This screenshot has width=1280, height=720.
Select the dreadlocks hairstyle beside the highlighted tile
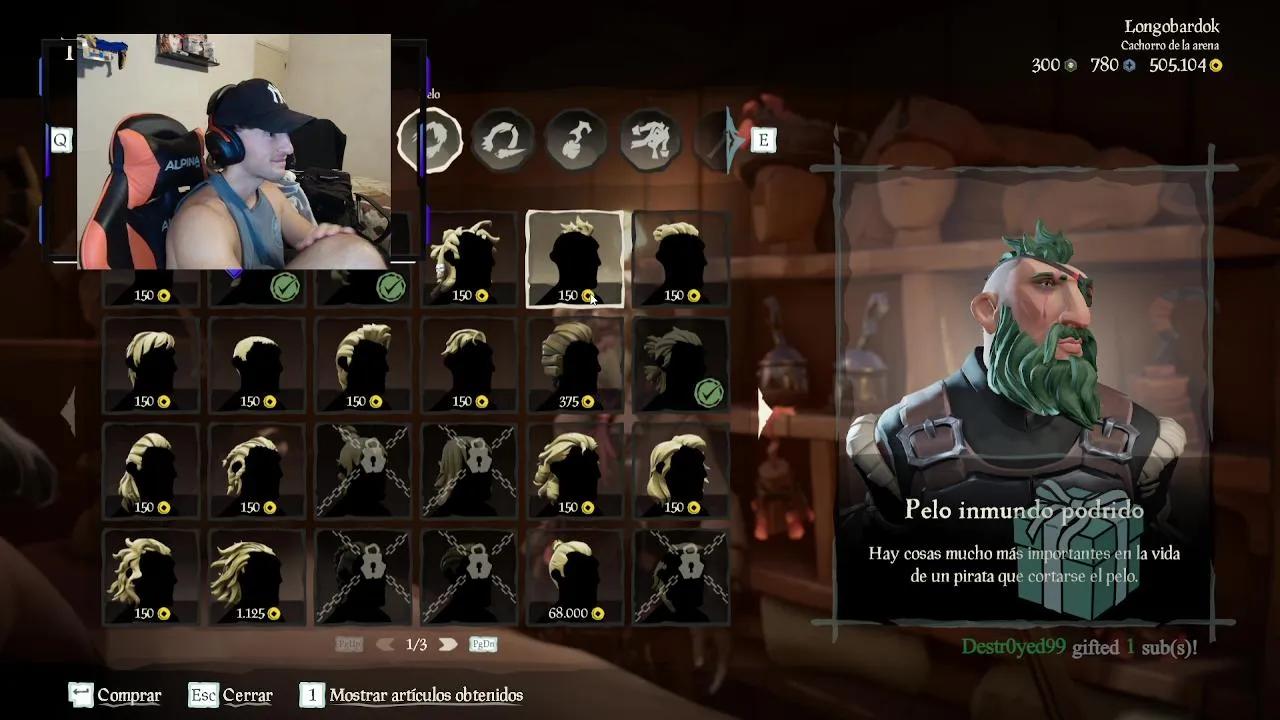pos(468,259)
